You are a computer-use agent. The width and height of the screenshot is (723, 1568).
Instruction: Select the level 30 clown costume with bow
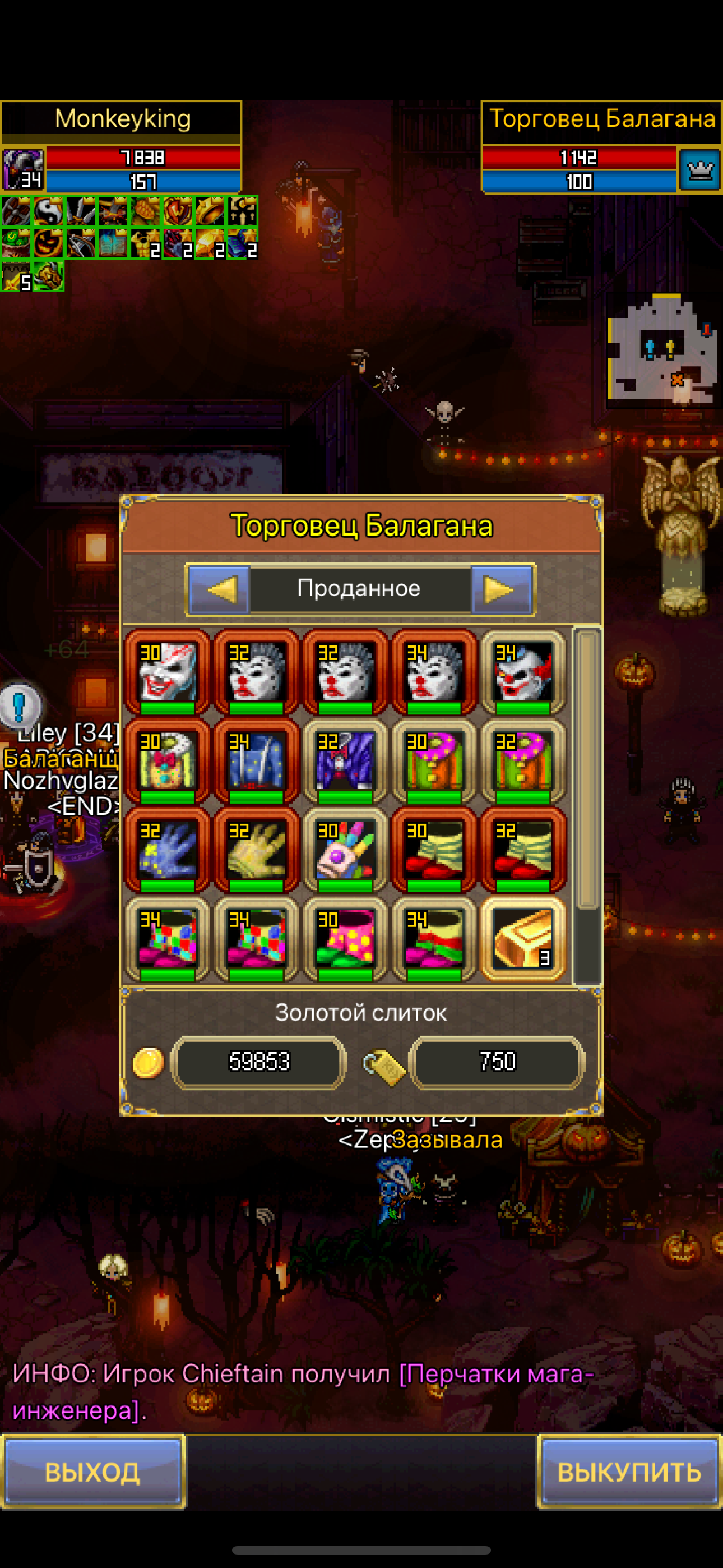pyautogui.click(x=168, y=761)
